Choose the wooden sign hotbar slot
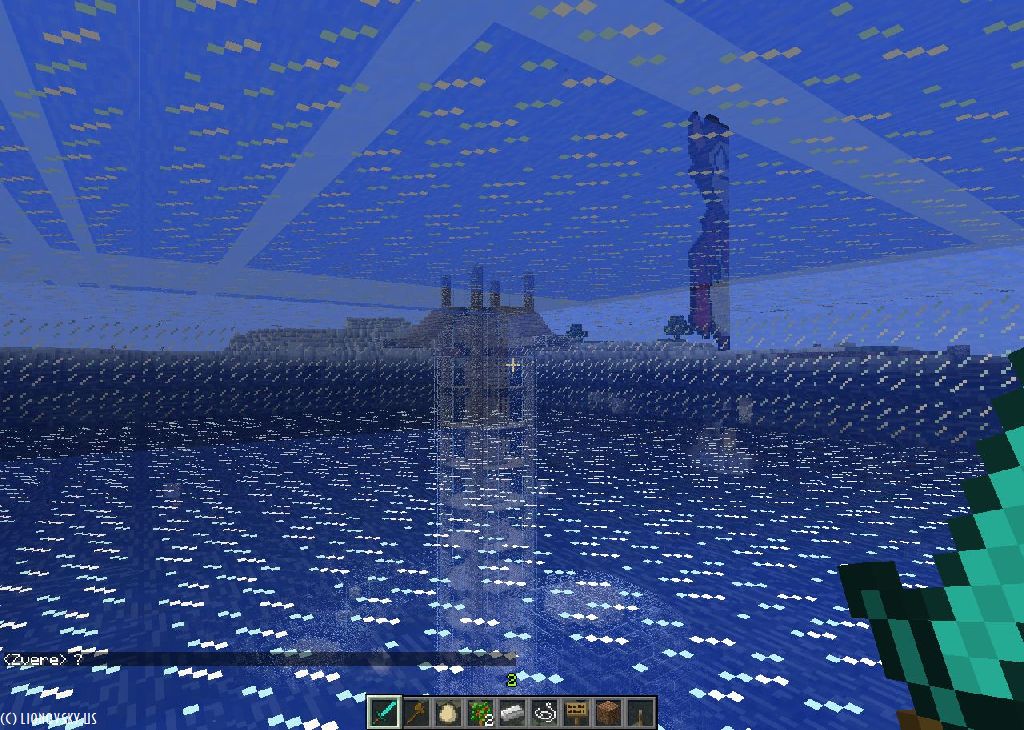The width and height of the screenshot is (1024, 730). pyautogui.click(x=576, y=713)
